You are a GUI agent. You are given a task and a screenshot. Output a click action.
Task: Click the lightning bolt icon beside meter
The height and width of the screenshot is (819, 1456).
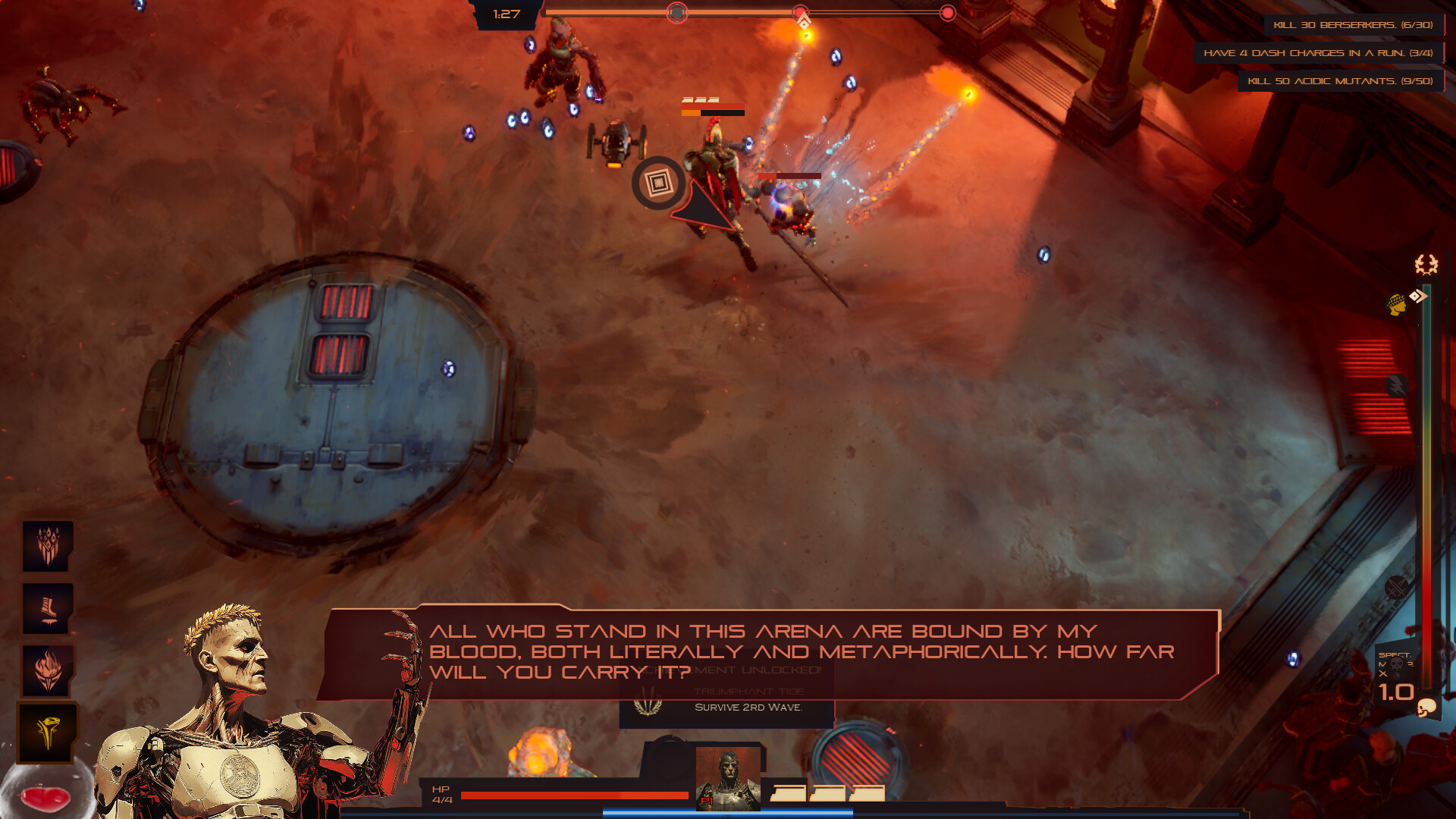[x=1396, y=386]
